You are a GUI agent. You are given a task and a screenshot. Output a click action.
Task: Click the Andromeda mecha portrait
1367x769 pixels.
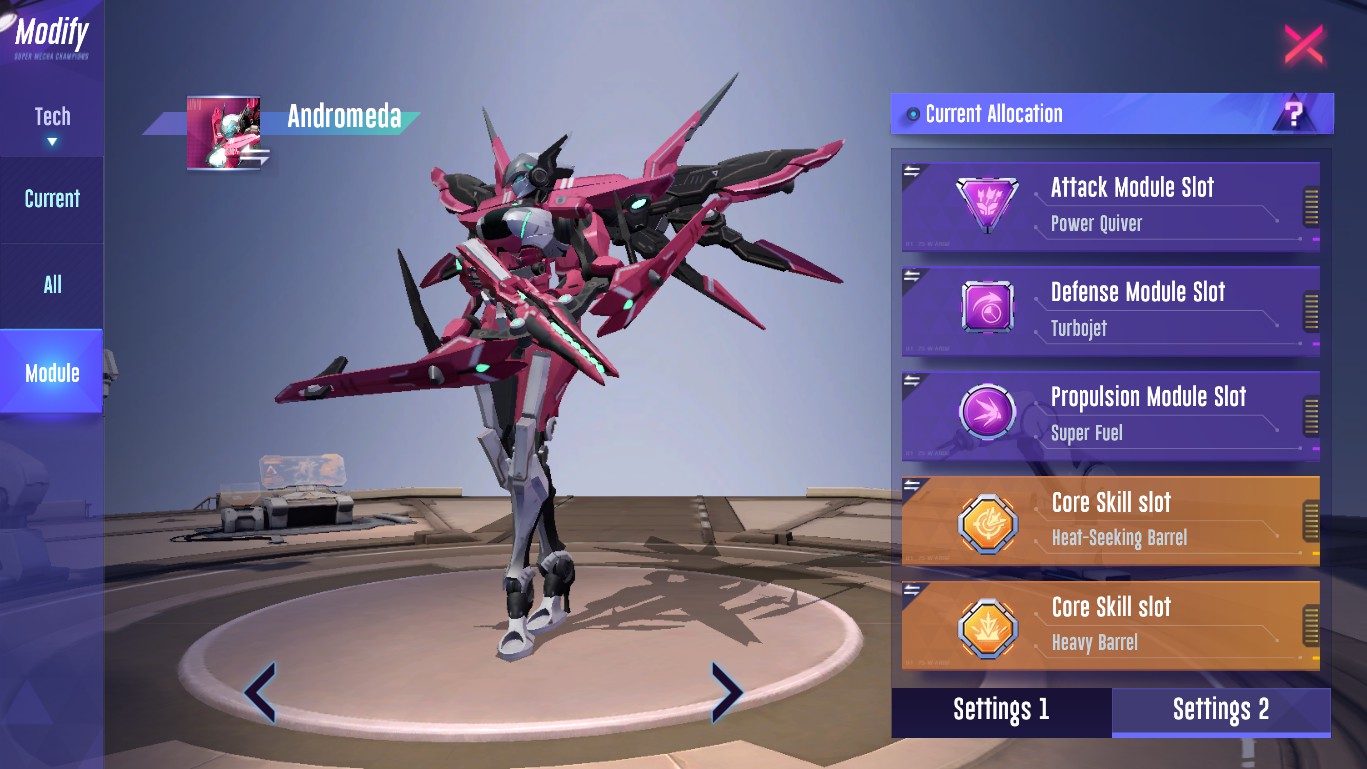coord(223,133)
